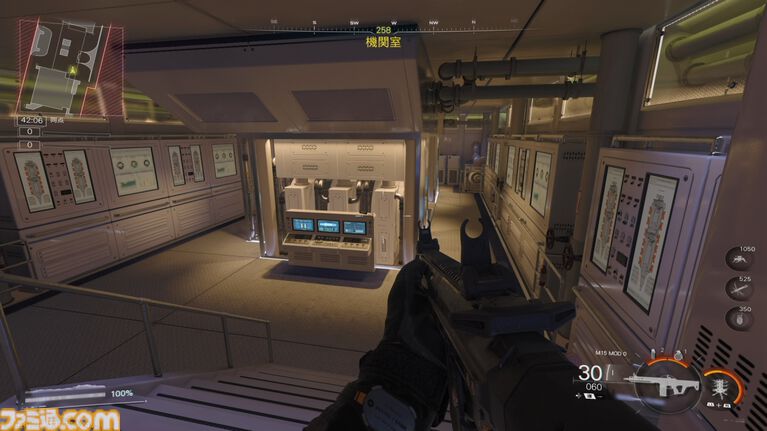Screen dimensions: 767x431
Task: Select the M15 MOD 0 weapon icon
Action: point(664,383)
